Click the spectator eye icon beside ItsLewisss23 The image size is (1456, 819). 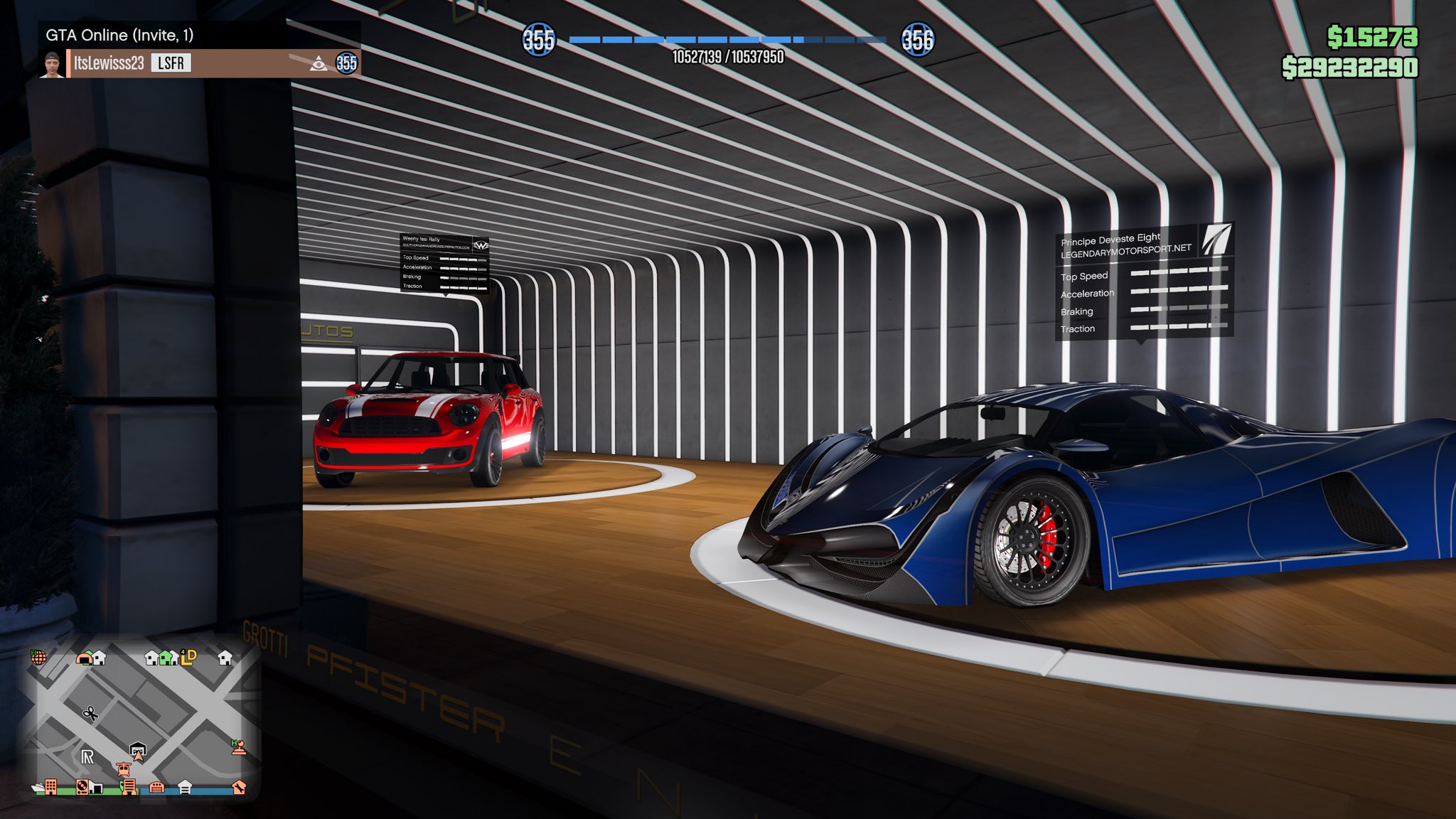pyautogui.click(x=318, y=64)
